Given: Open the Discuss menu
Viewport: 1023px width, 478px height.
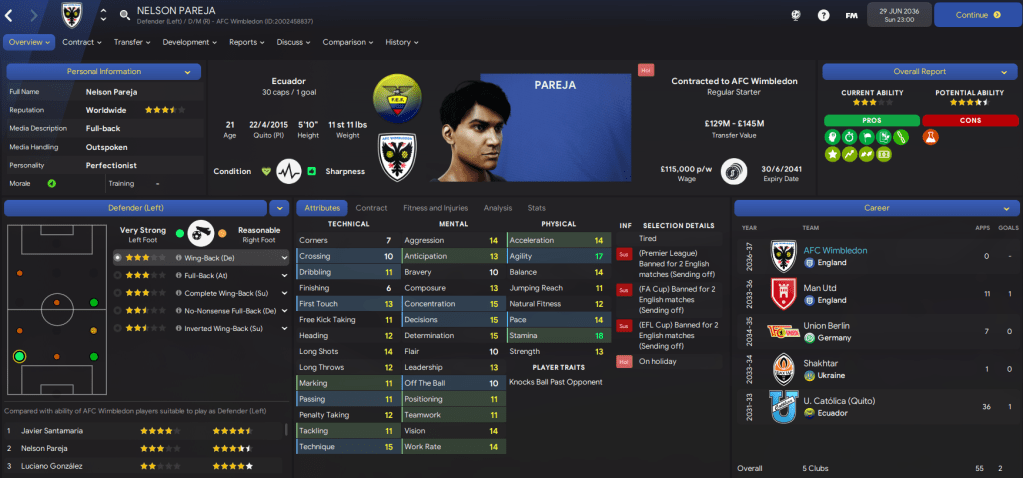Looking at the screenshot, I should [x=293, y=42].
